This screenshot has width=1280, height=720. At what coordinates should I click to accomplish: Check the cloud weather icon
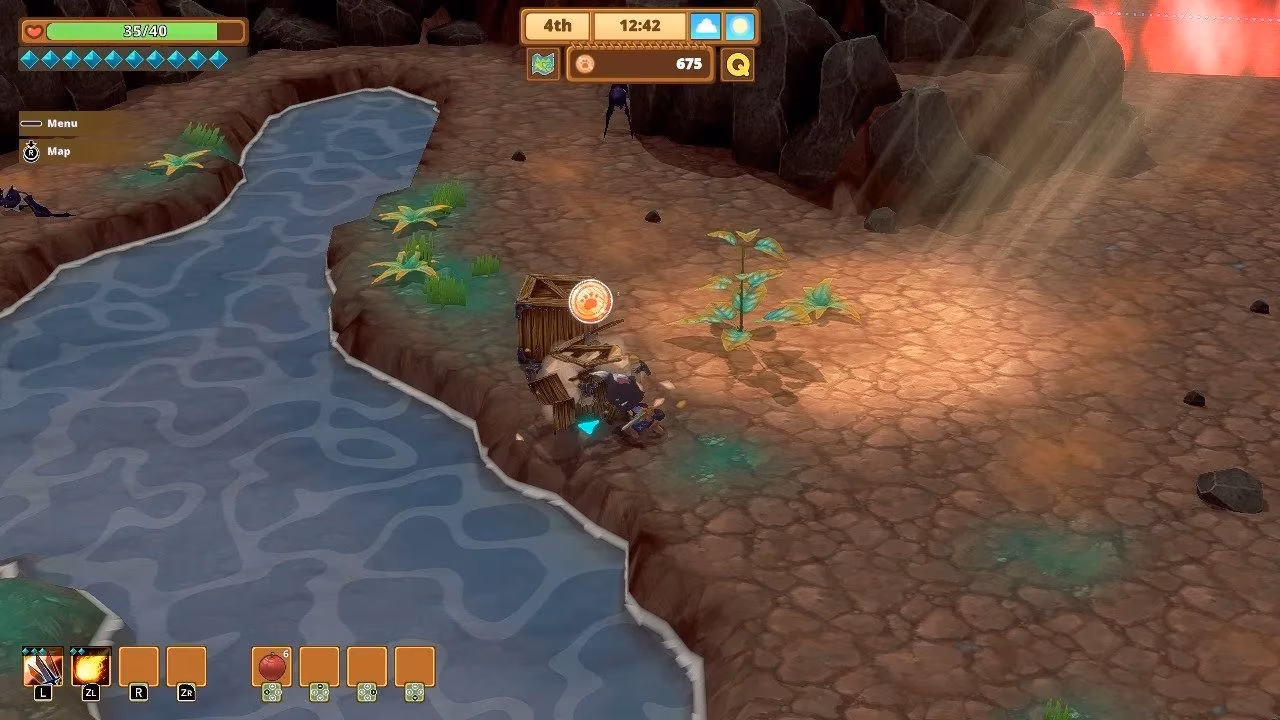point(705,26)
